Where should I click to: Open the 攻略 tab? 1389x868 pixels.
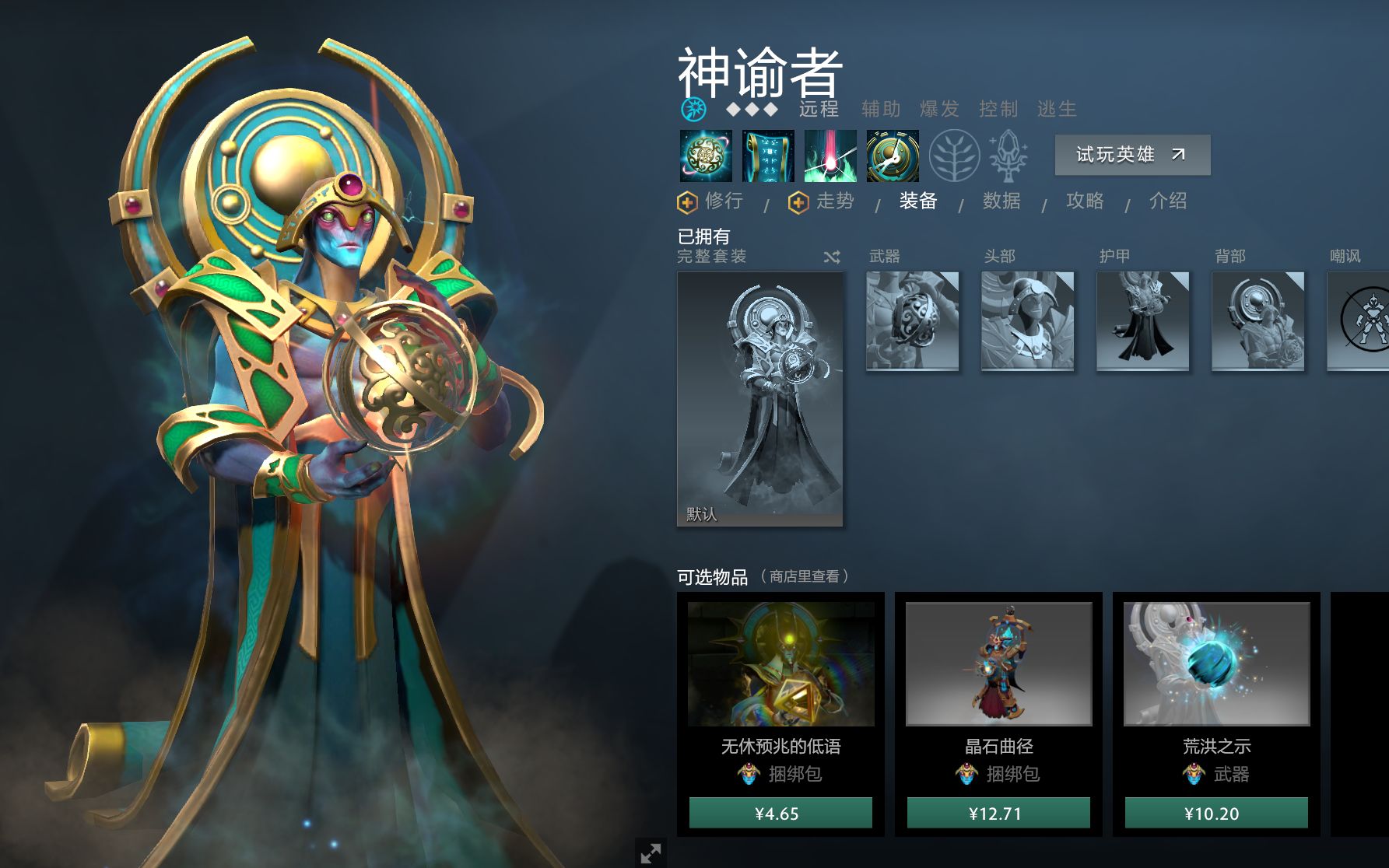pyautogui.click(x=1087, y=201)
